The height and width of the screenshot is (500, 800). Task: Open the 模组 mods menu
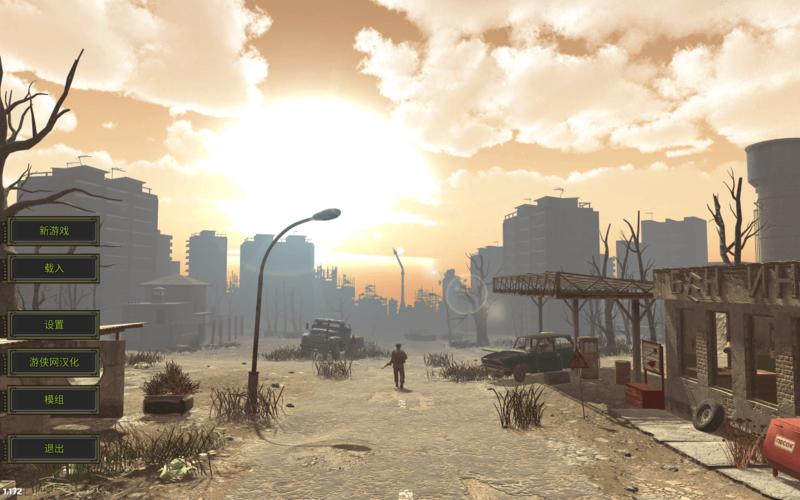click(x=54, y=400)
